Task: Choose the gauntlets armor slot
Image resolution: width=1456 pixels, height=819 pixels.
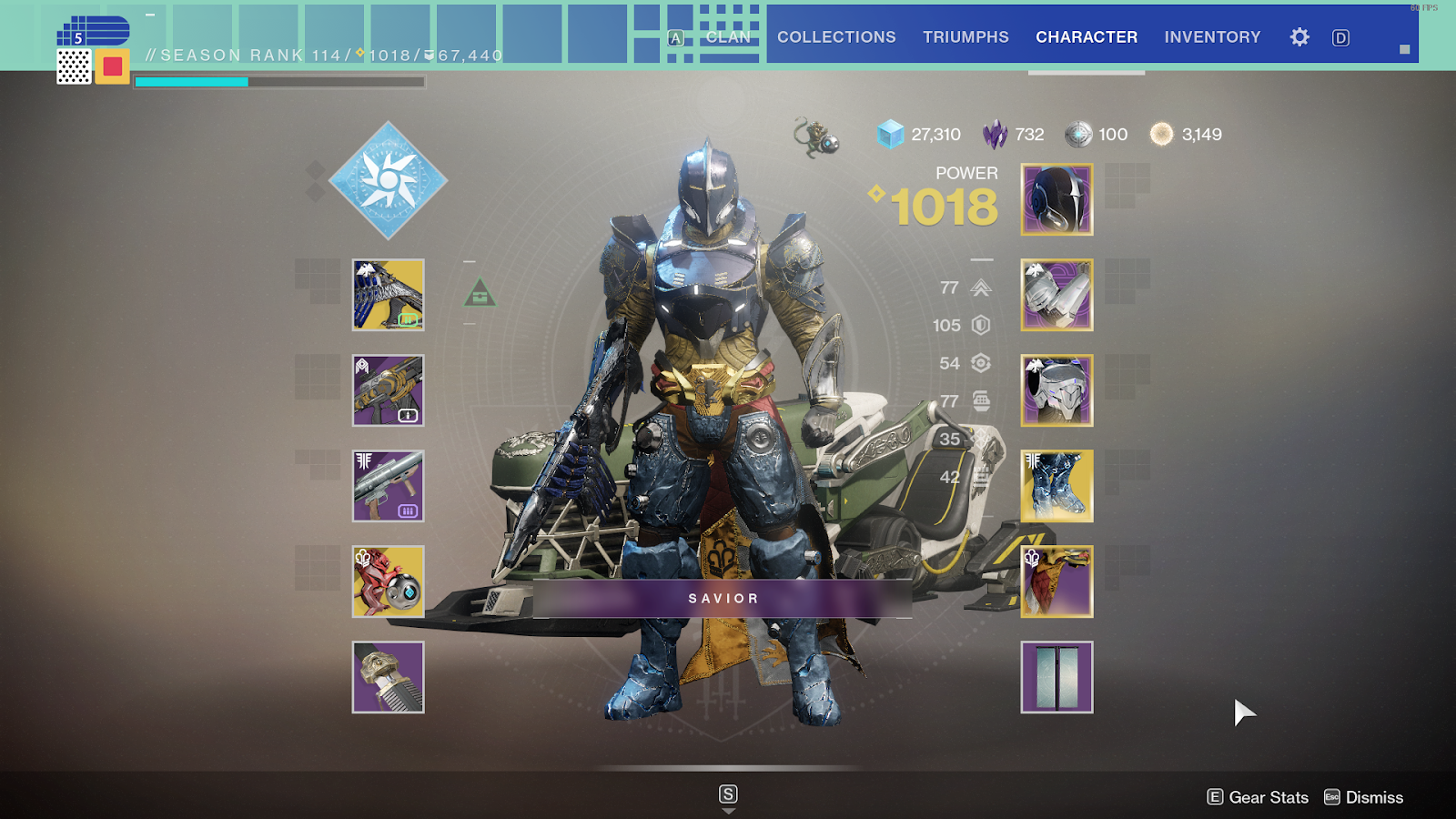Action: 1057,295
